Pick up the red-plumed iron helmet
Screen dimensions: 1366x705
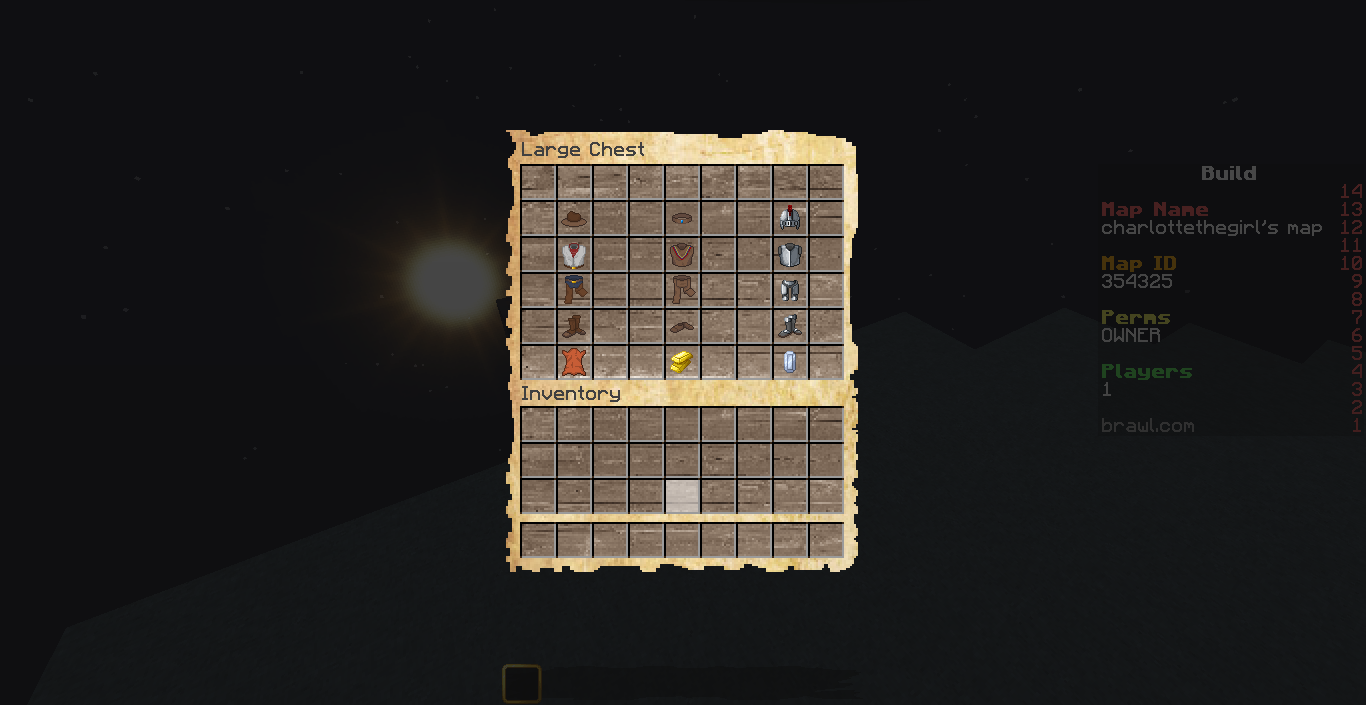[790, 219]
